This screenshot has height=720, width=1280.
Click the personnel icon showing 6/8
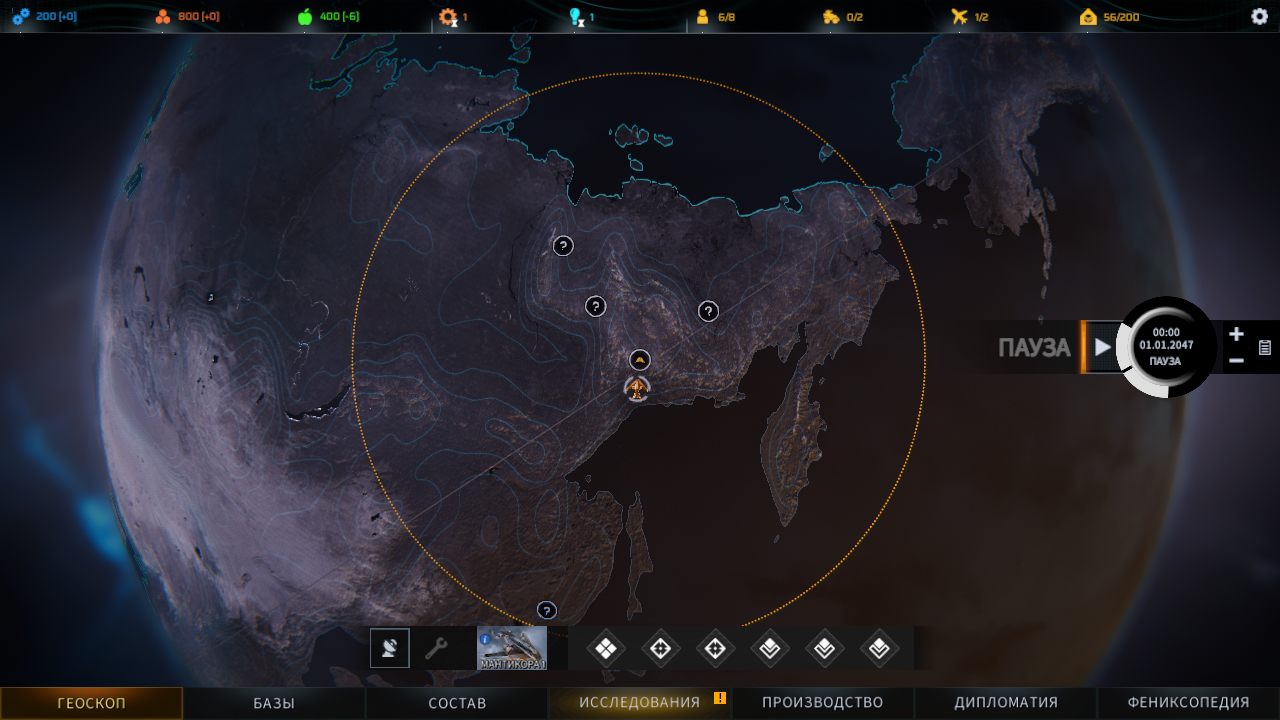click(x=703, y=15)
